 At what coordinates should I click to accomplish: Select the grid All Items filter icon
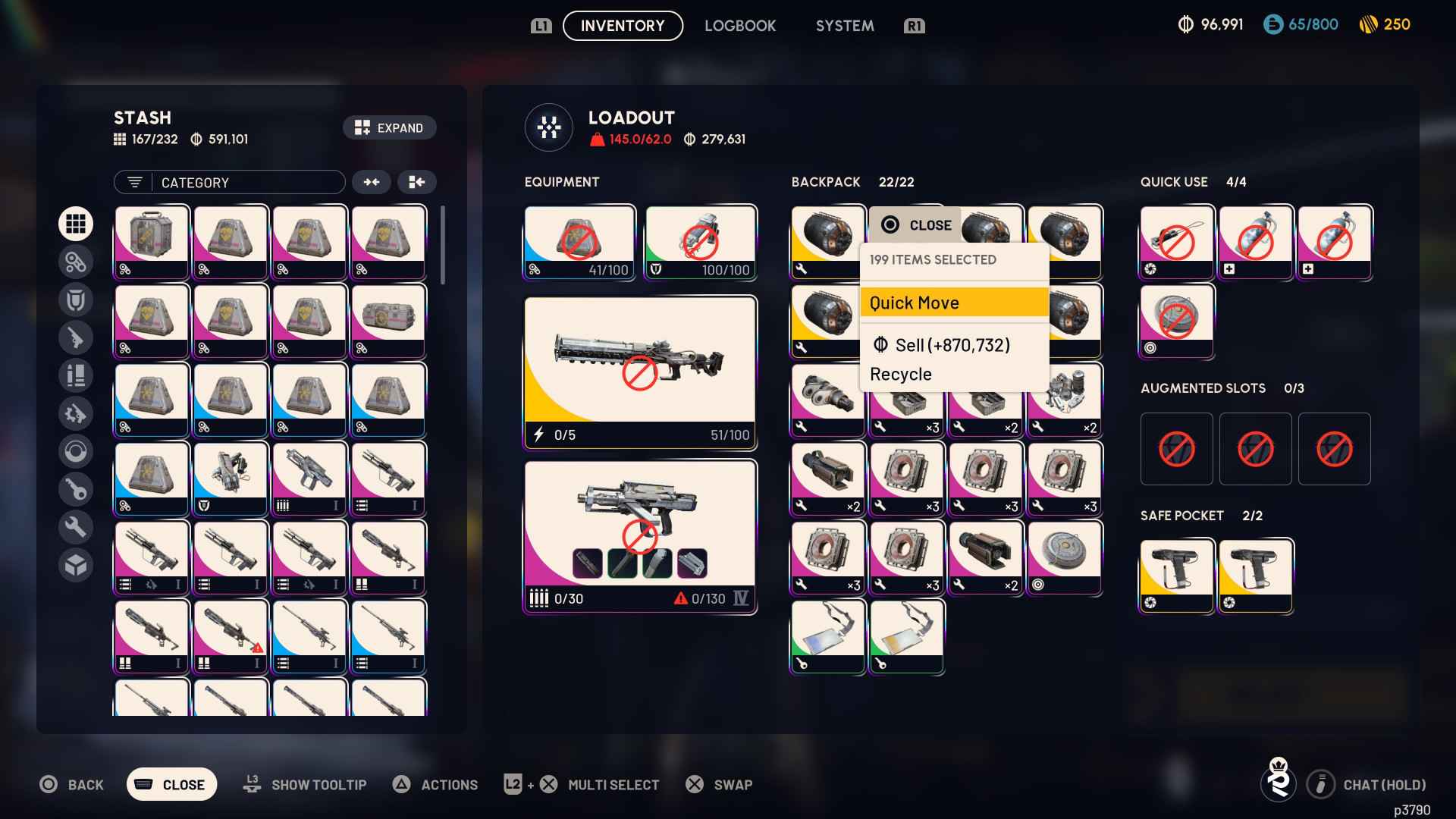(x=76, y=224)
